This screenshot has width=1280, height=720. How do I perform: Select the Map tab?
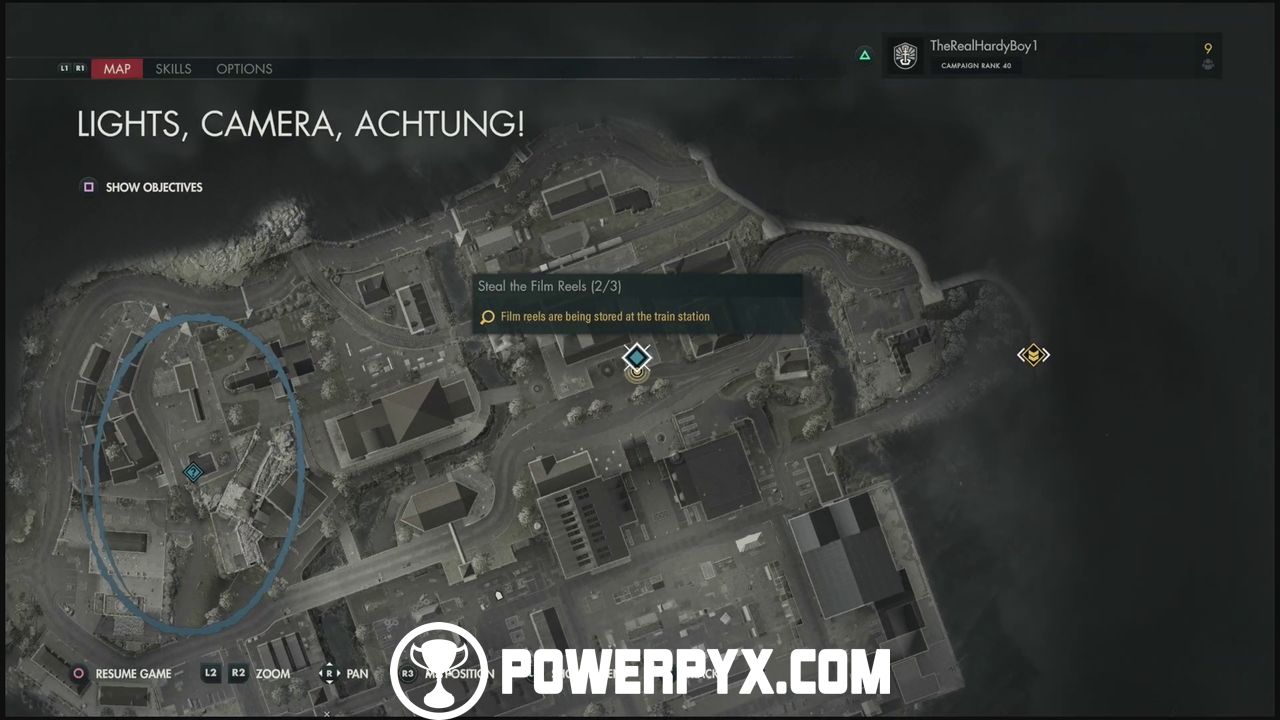point(117,69)
